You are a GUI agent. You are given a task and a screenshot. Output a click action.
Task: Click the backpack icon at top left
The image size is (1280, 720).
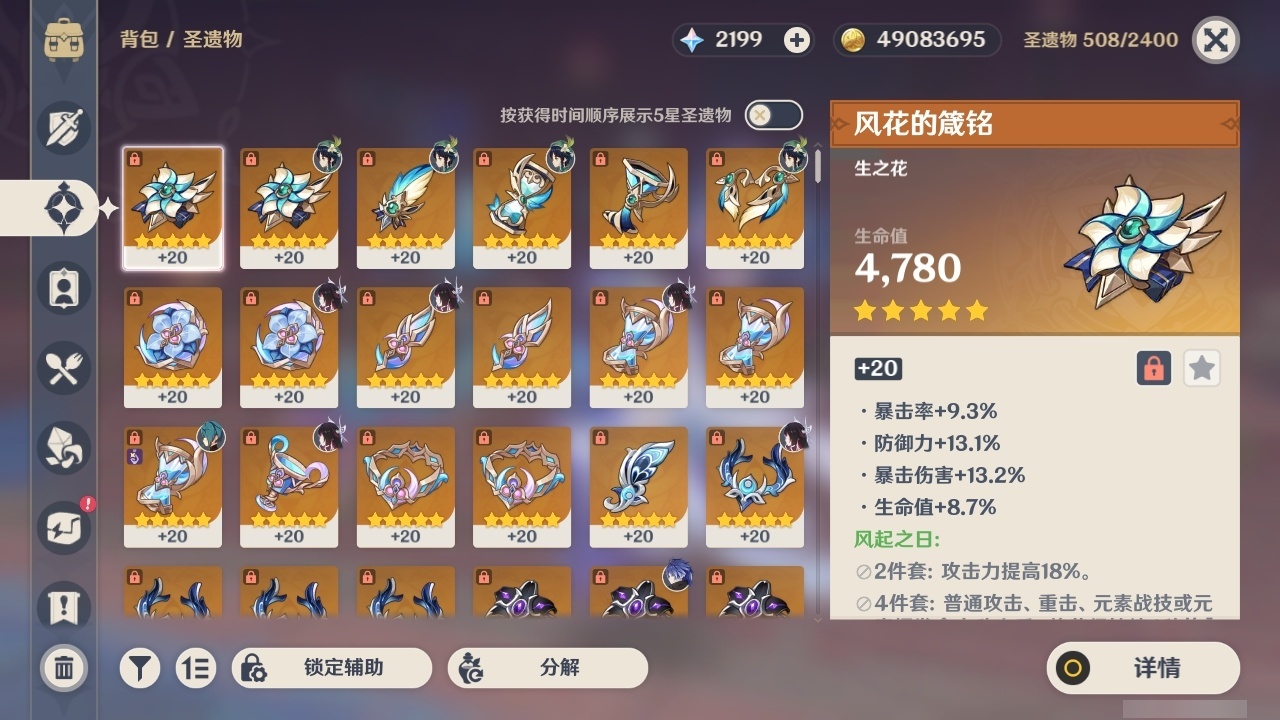63,40
